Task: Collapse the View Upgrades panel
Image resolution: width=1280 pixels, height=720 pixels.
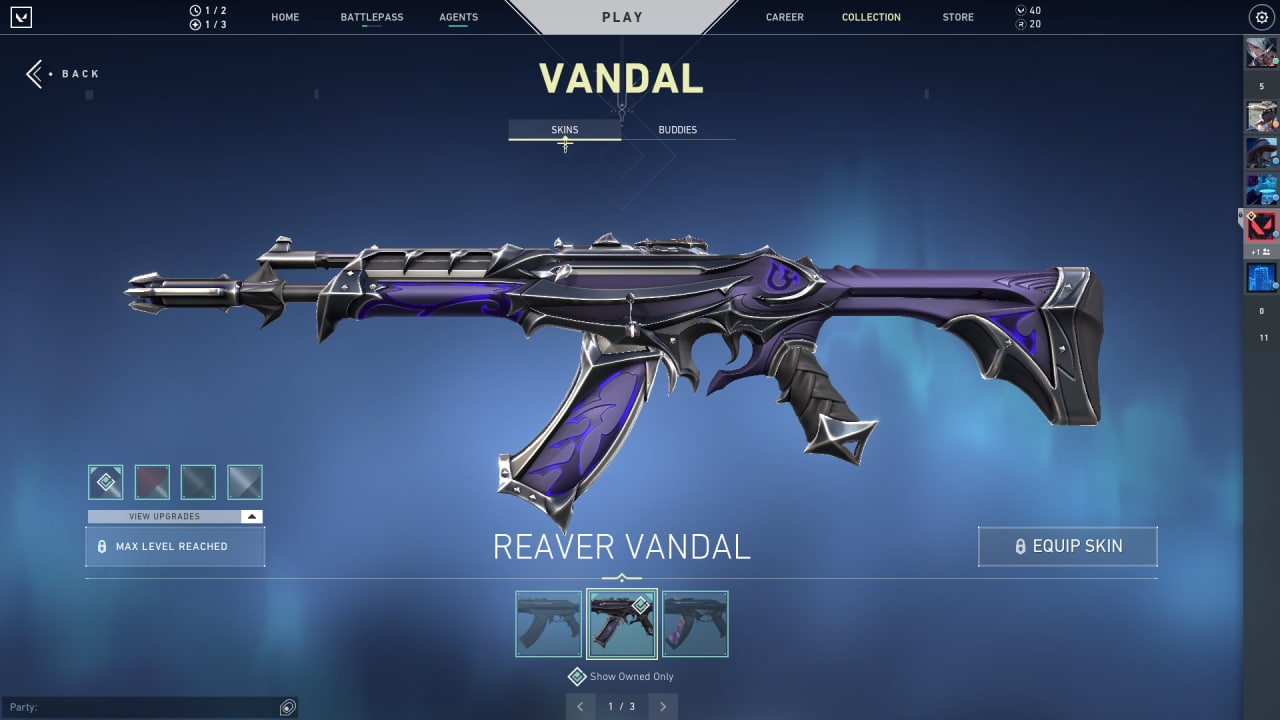Action: [x=251, y=516]
